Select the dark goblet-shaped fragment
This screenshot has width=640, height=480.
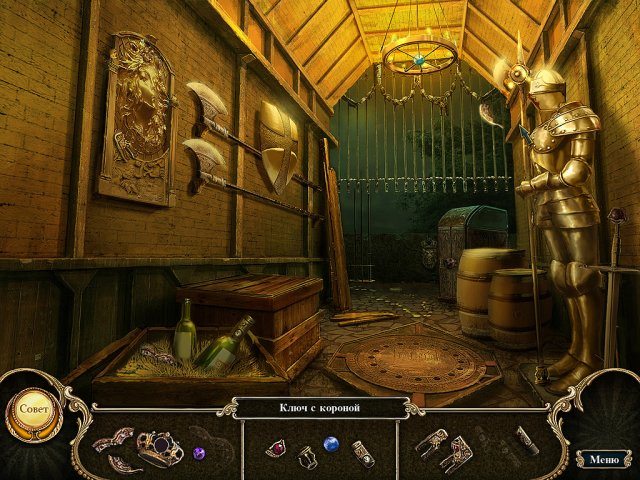point(307,458)
